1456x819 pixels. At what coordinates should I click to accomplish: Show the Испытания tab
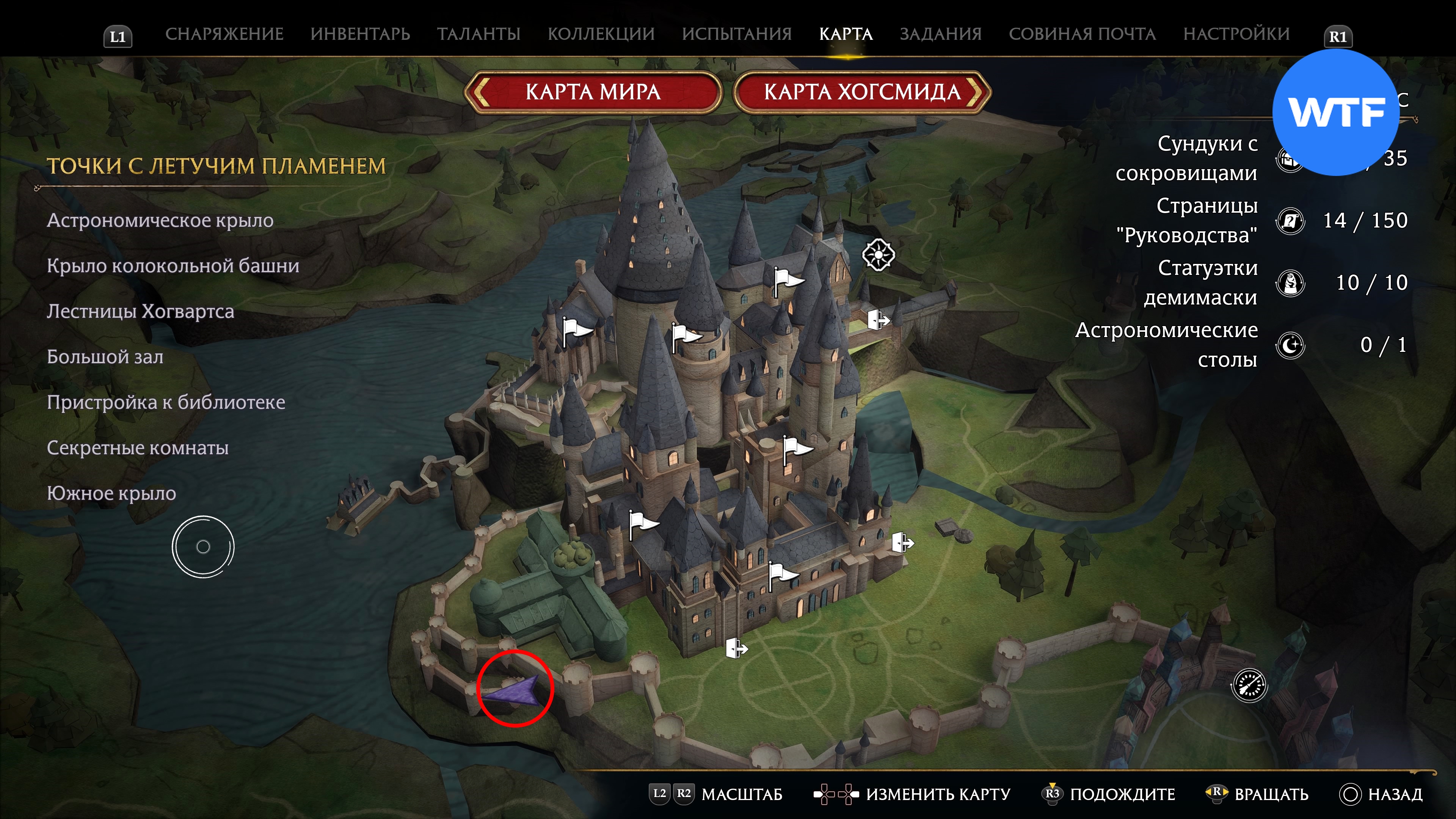pyautogui.click(x=736, y=34)
